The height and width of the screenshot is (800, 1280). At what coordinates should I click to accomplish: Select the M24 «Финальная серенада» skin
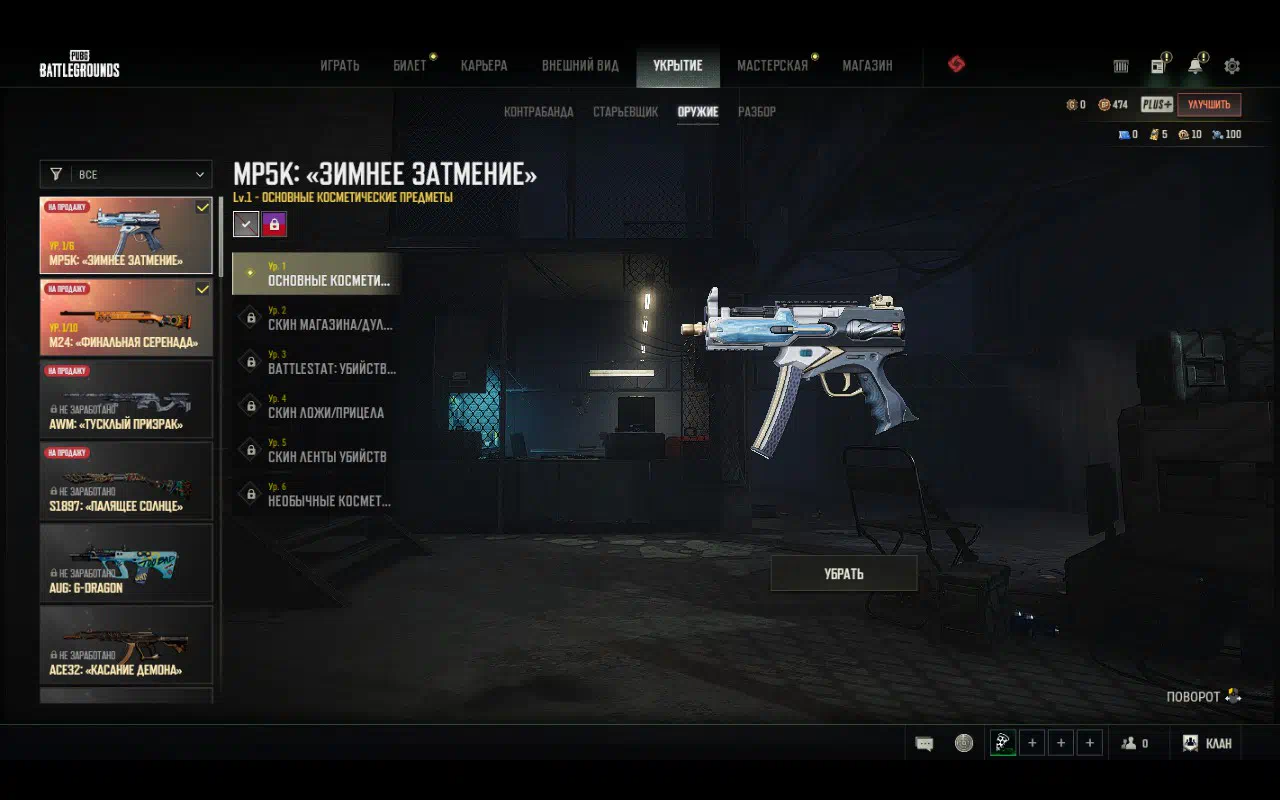tap(126, 317)
